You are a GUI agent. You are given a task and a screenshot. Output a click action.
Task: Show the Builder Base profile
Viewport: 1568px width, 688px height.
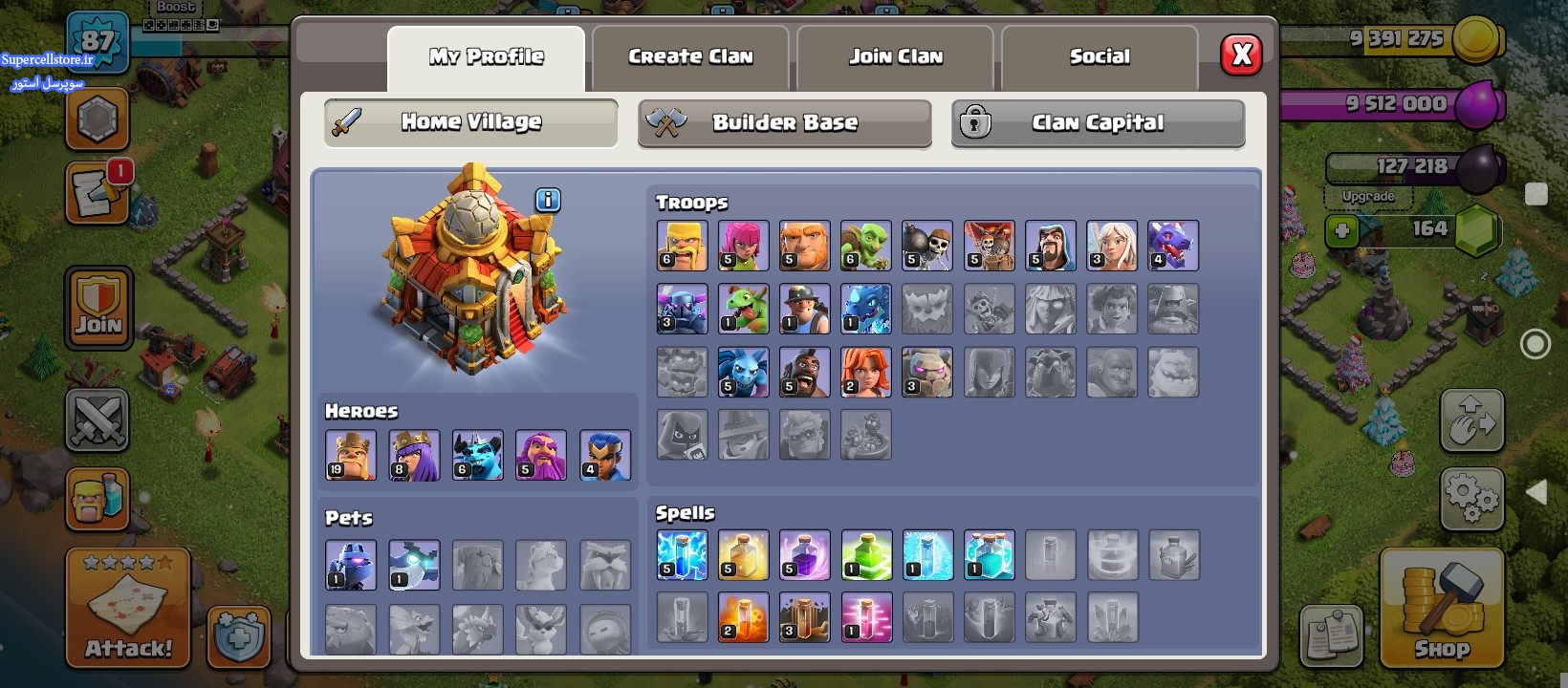(784, 123)
